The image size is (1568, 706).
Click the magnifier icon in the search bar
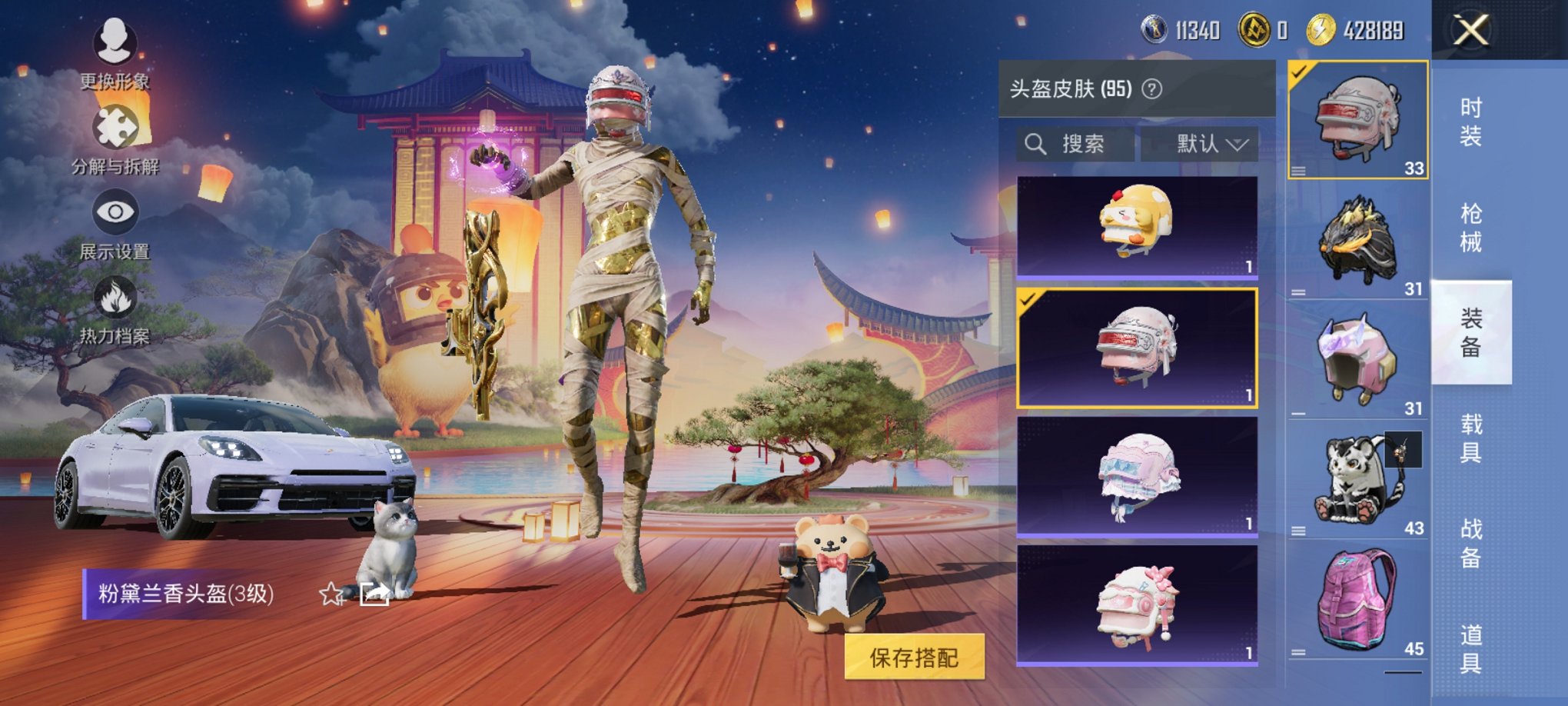point(1036,145)
